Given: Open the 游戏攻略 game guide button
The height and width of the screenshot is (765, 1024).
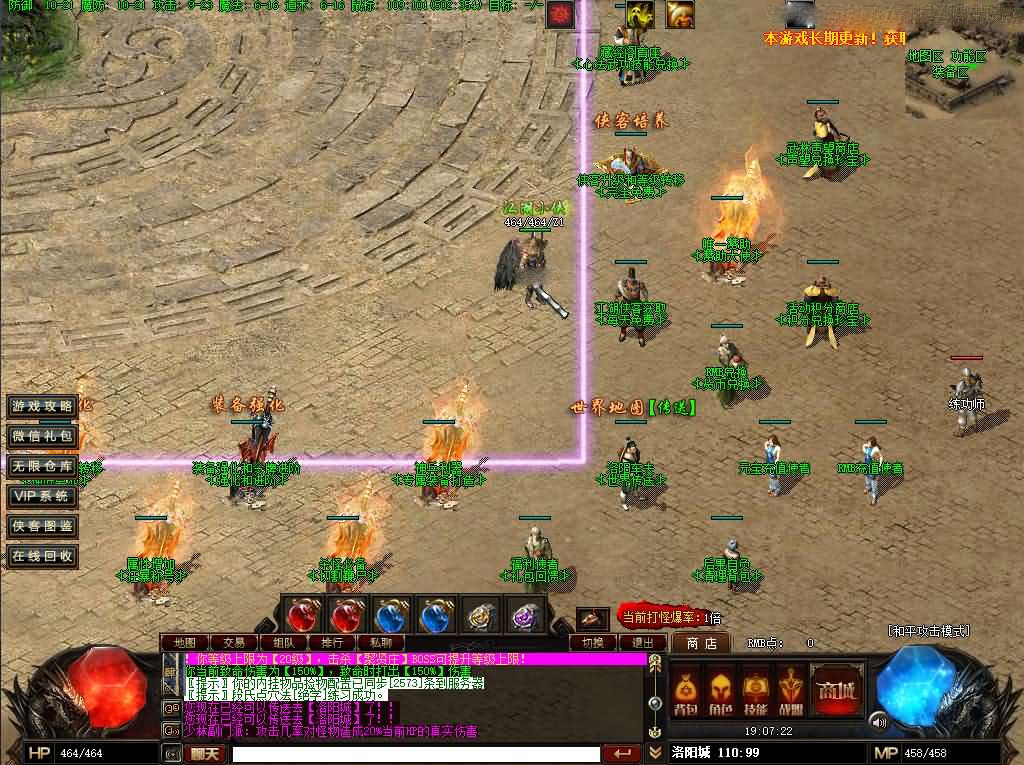Looking at the screenshot, I should tap(42, 406).
